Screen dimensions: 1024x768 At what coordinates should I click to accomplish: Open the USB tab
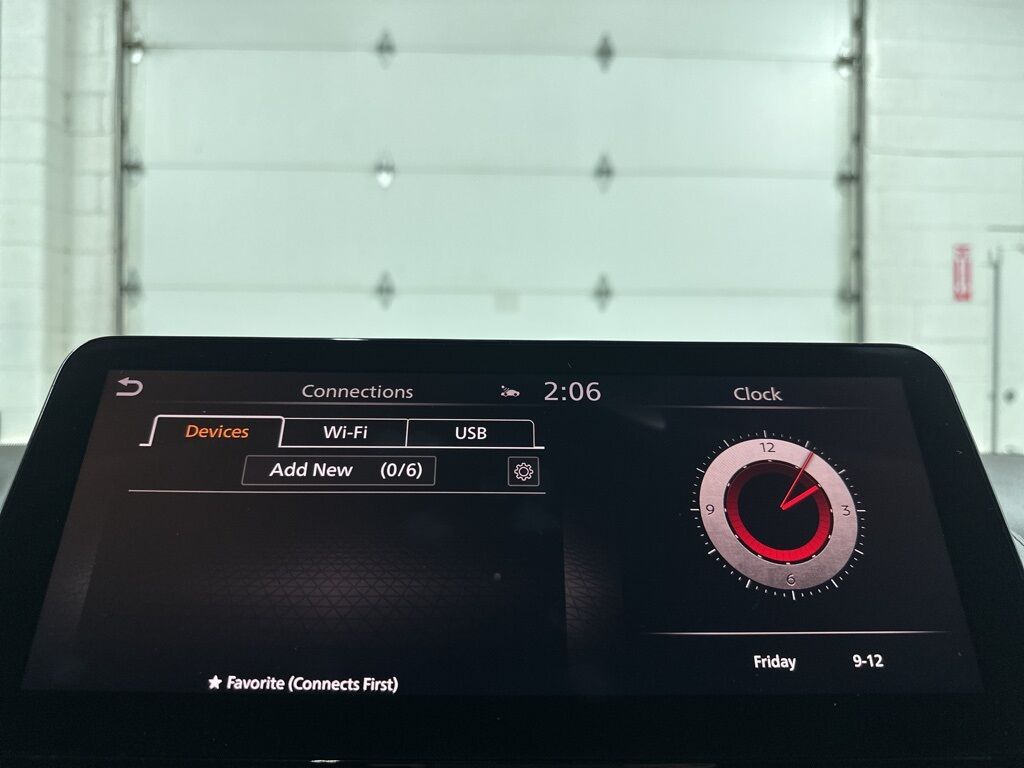[470, 433]
